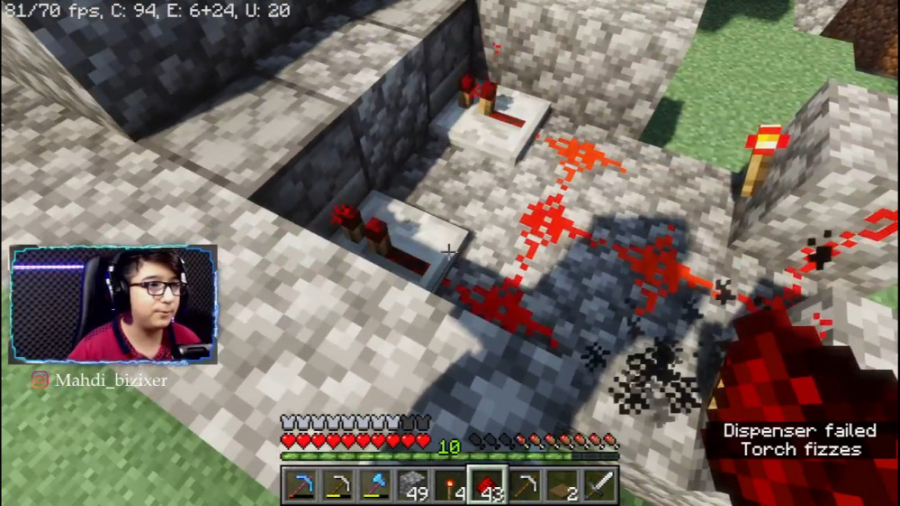
Task: Switch to the redstone torch slot
Action: (450, 486)
